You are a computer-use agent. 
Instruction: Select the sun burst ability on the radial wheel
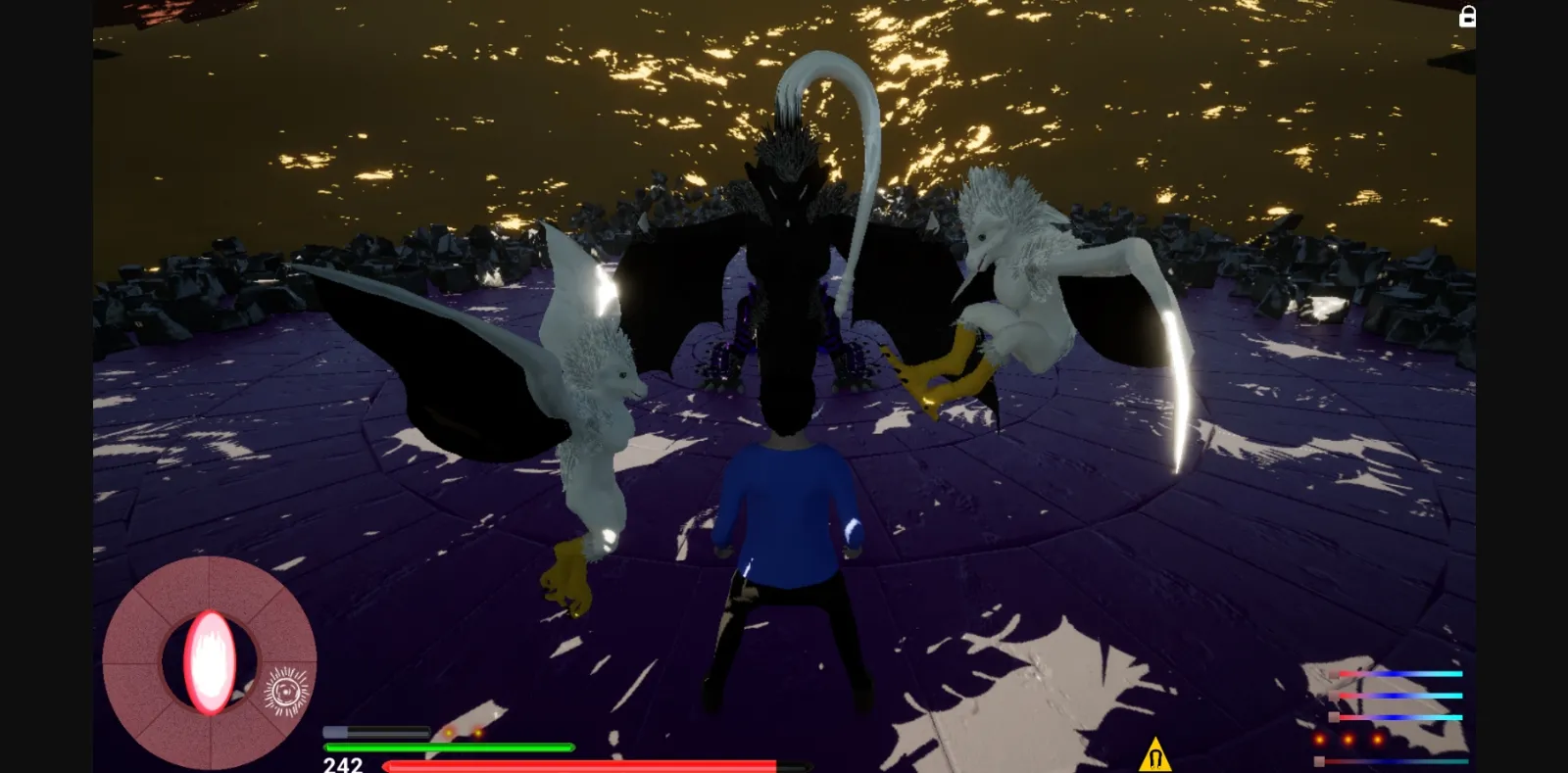(284, 691)
